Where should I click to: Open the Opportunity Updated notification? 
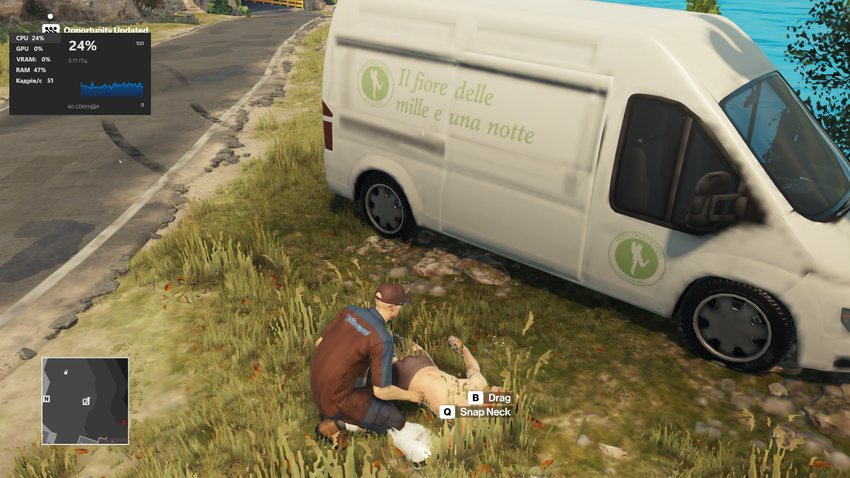pos(105,30)
